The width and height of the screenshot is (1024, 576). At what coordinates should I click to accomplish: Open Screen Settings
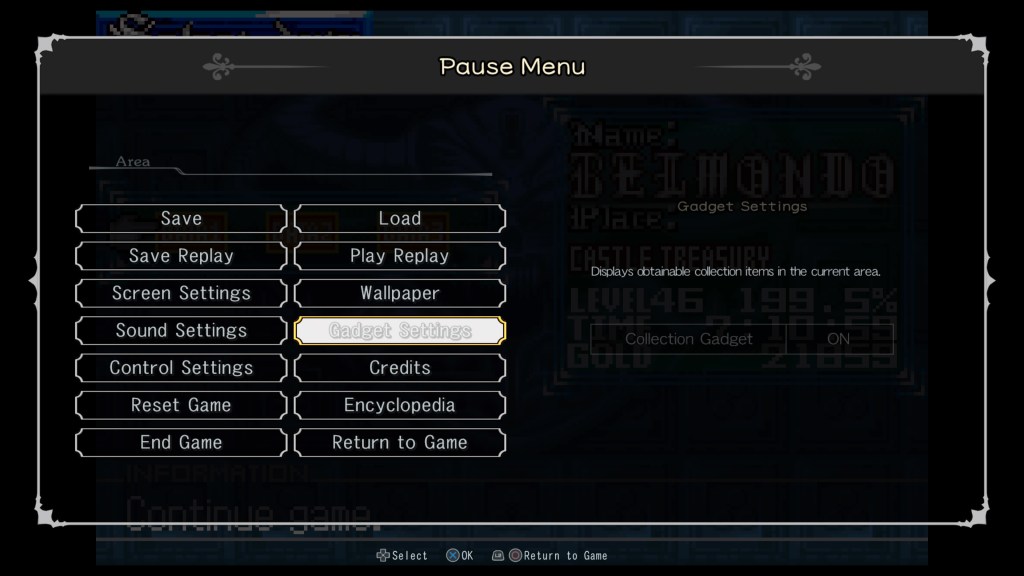[181, 293]
